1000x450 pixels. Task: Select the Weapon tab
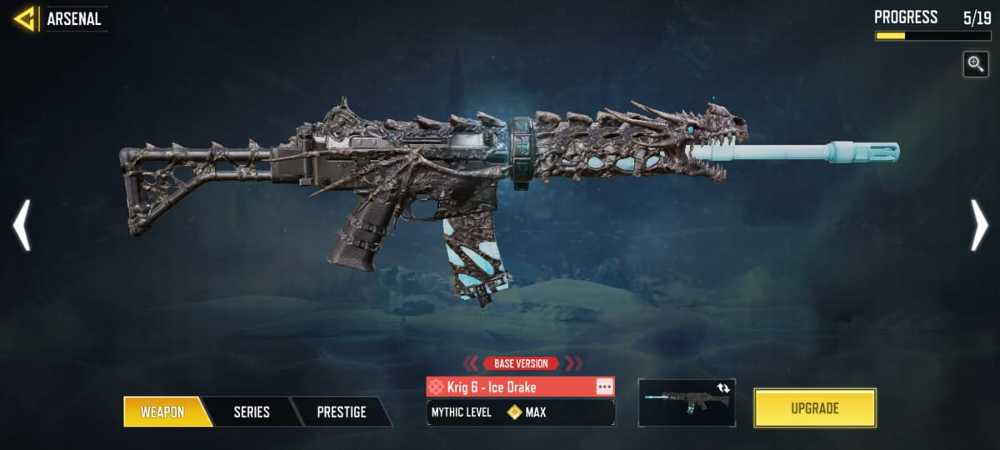163,411
